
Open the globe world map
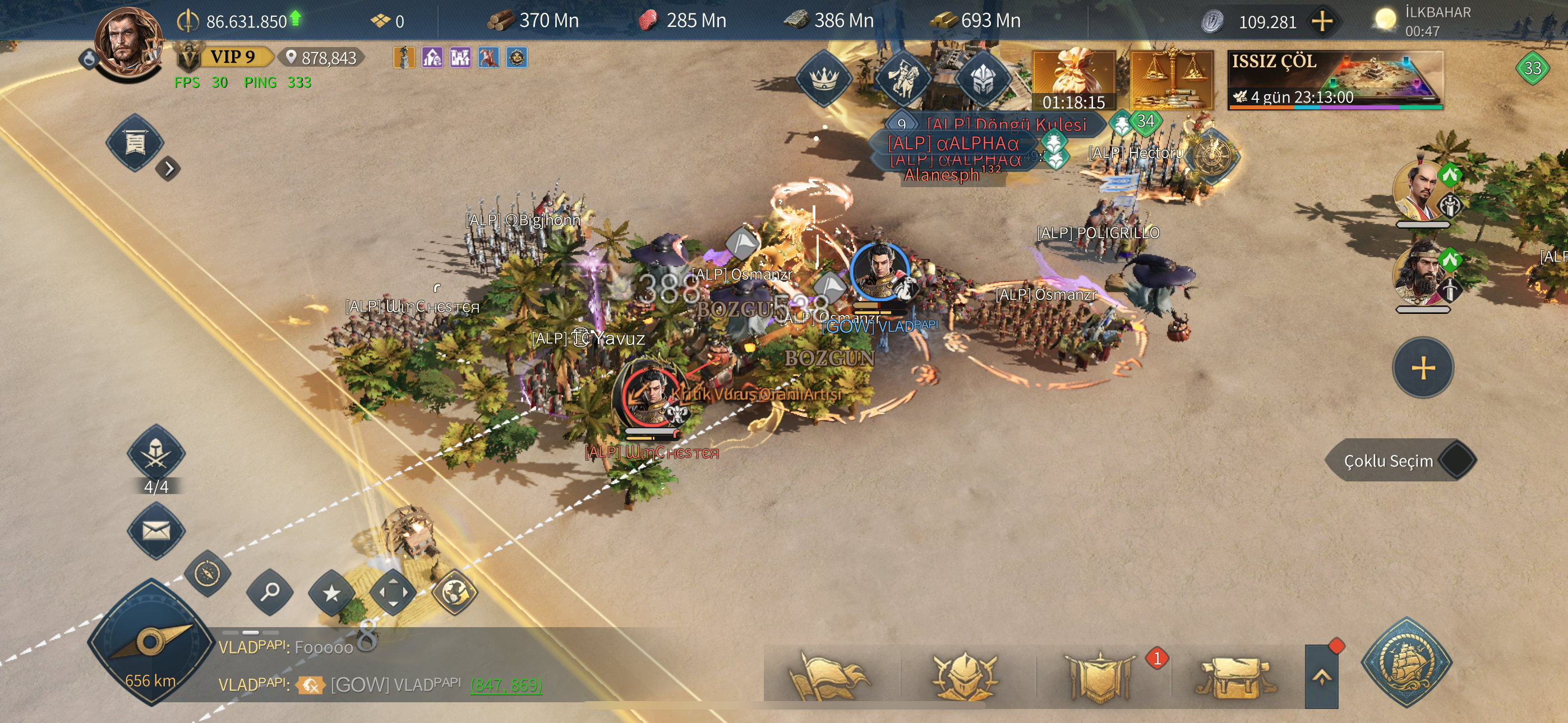click(454, 591)
